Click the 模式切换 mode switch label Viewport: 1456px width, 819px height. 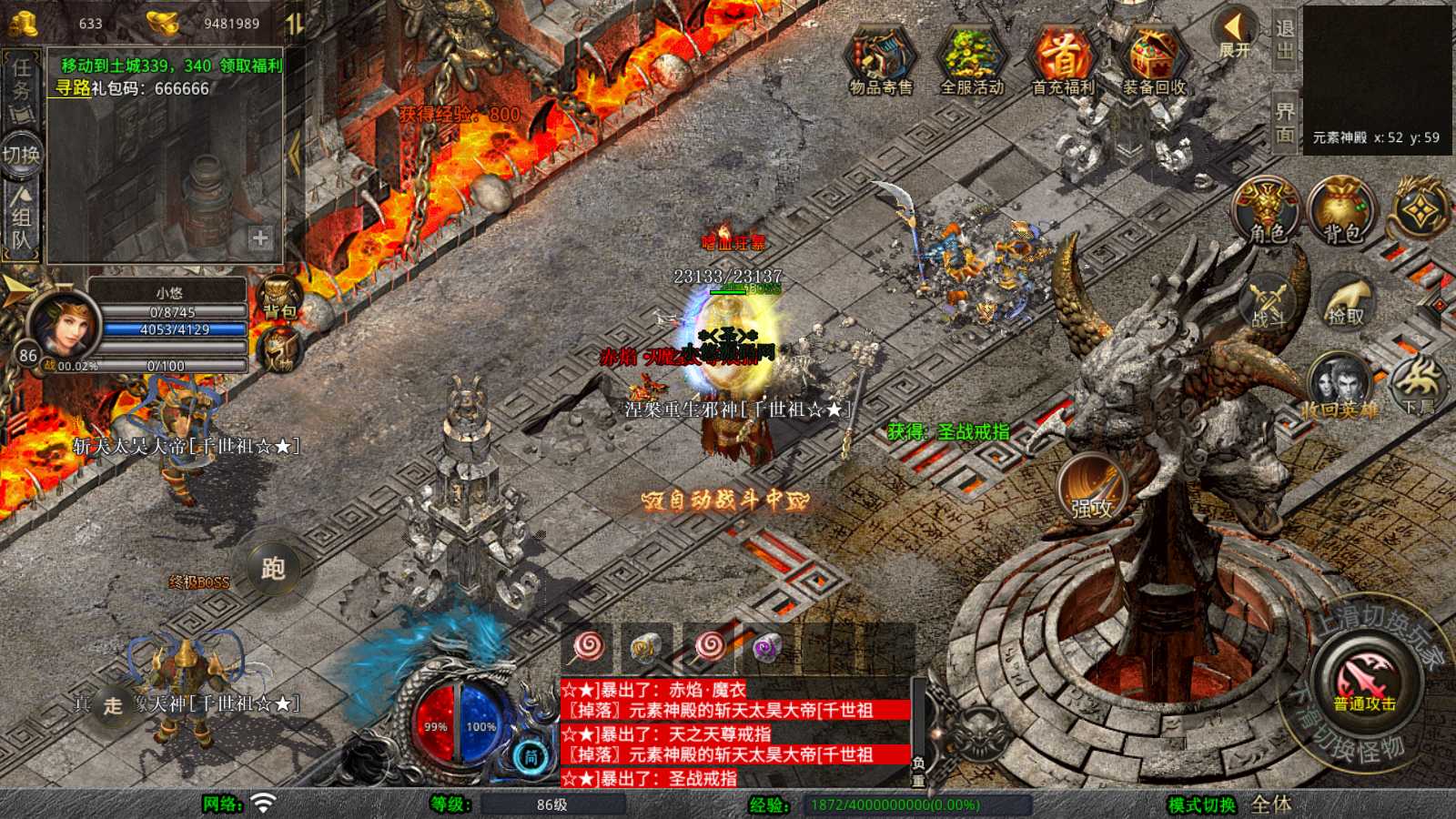pyautogui.click(x=1202, y=804)
